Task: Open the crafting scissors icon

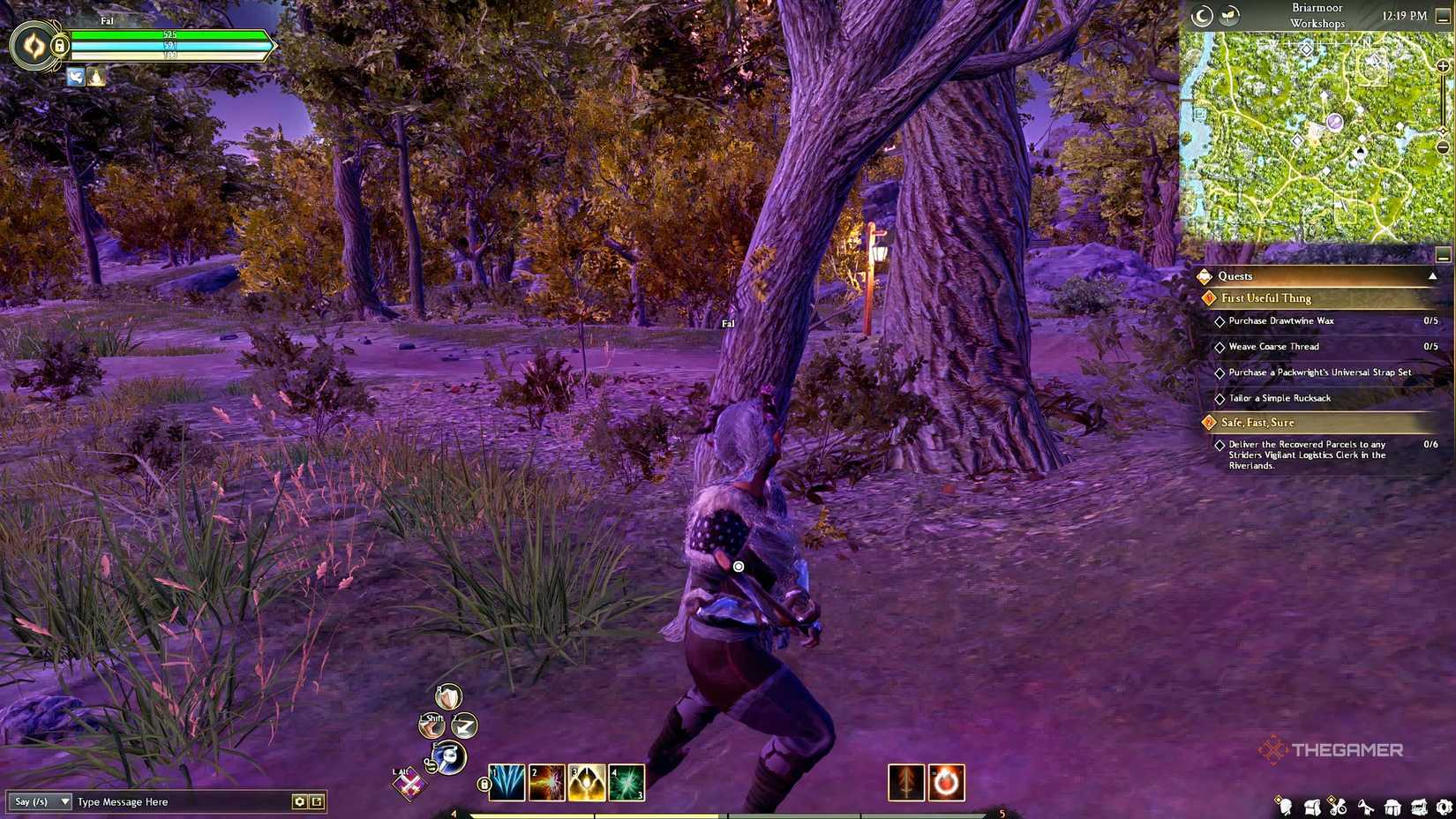Action: coord(1339,806)
